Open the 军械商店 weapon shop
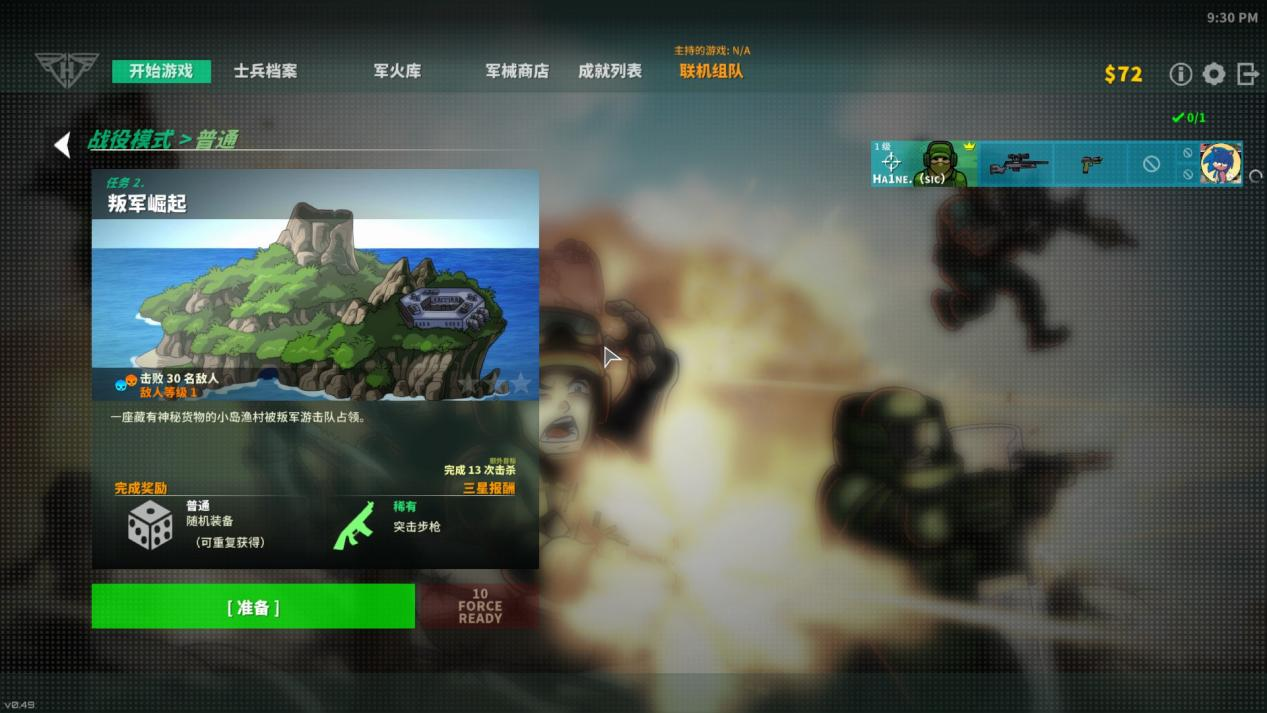The image size is (1267, 713). pos(517,71)
